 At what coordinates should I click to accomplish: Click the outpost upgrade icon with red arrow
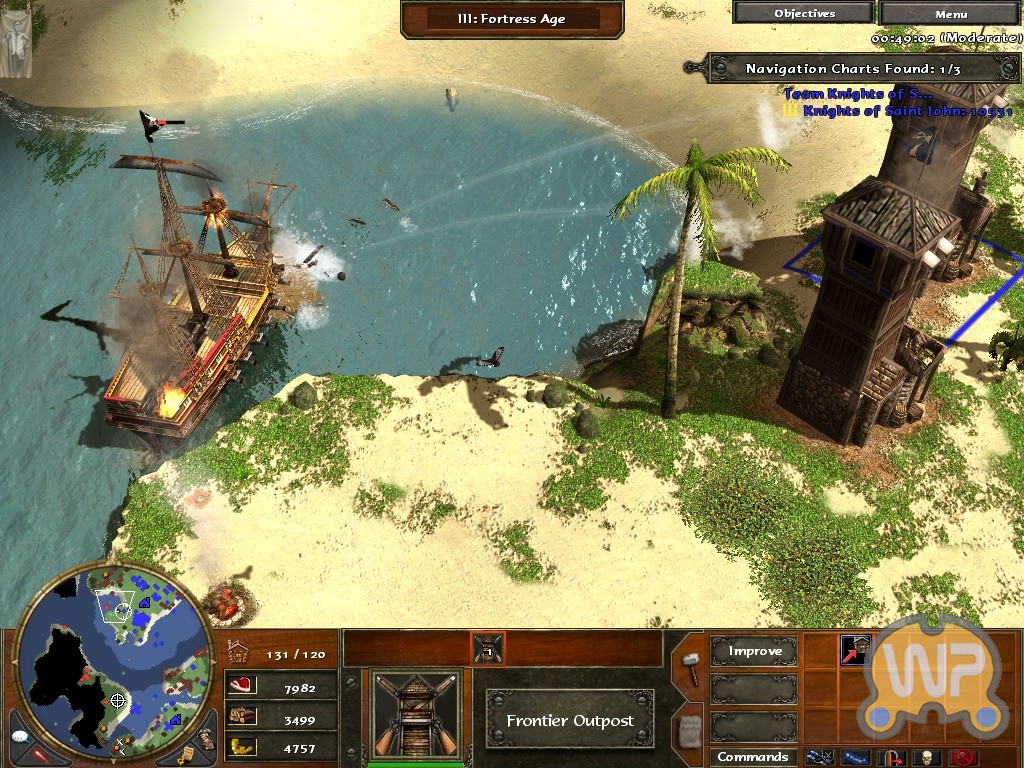coord(855,649)
